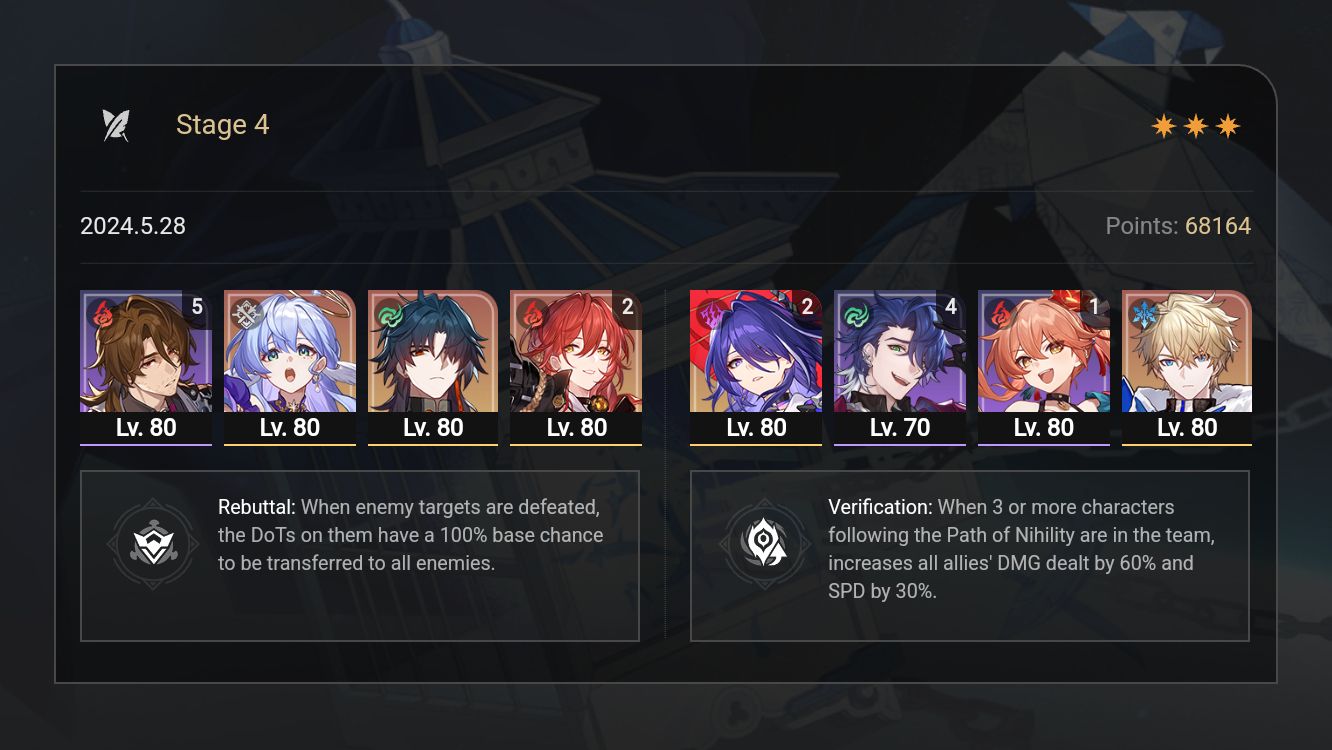Click the Verification Nihility path emblem
Image resolution: width=1332 pixels, height=750 pixels.
(765, 544)
